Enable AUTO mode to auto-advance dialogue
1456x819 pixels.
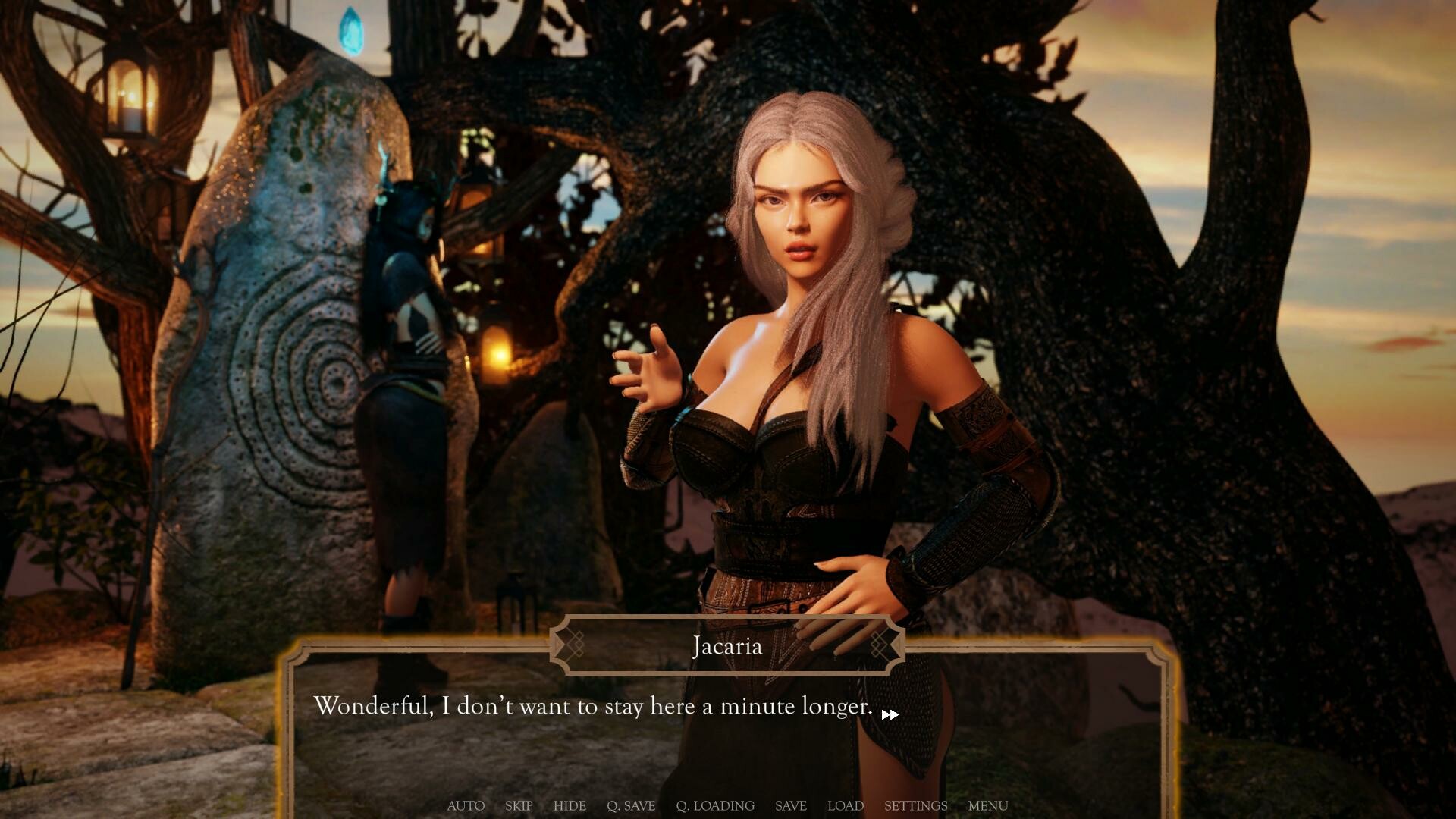(x=465, y=806)
